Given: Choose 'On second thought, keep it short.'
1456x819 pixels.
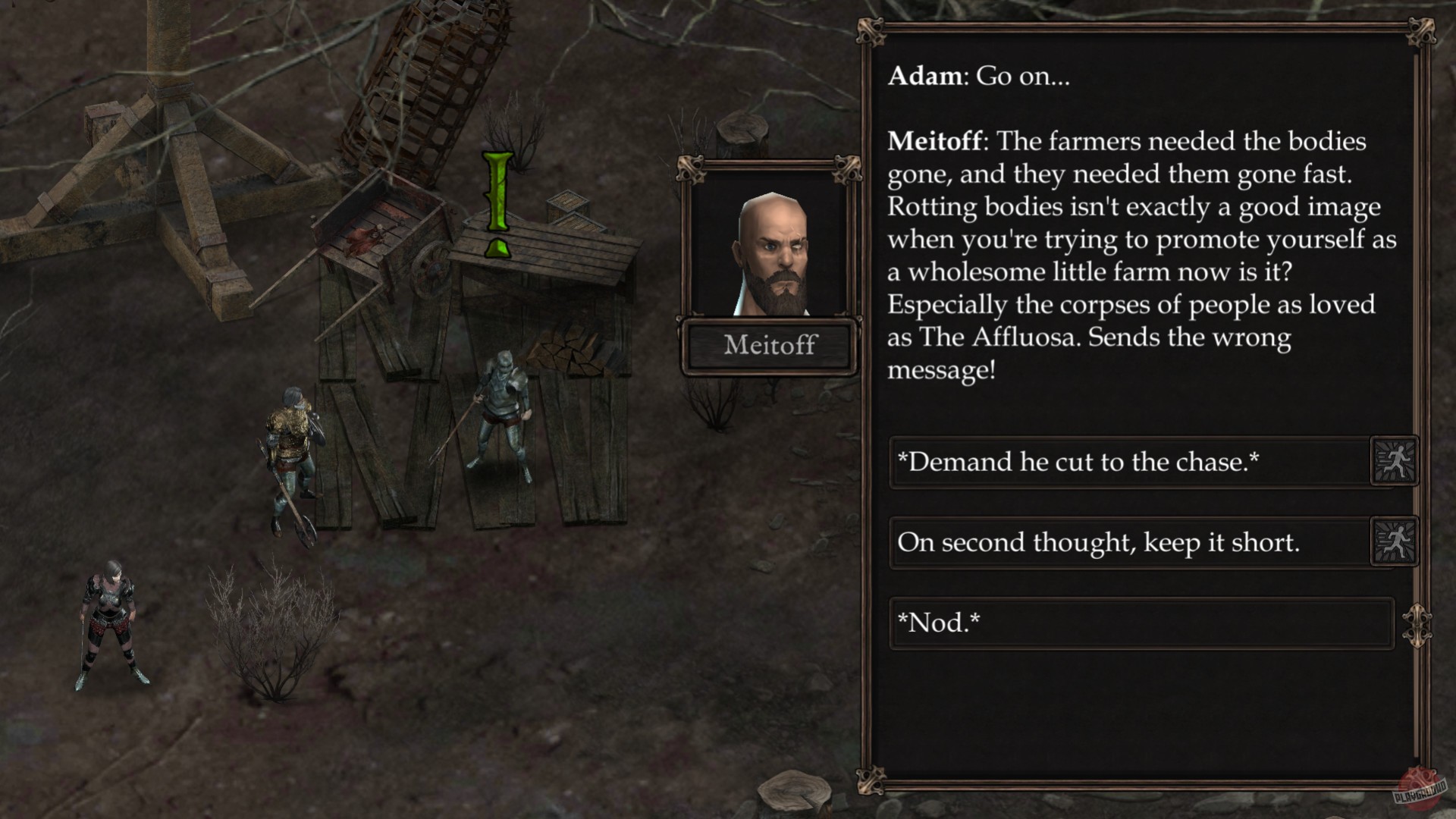Looking at the screenshot, I should 1100,541.
